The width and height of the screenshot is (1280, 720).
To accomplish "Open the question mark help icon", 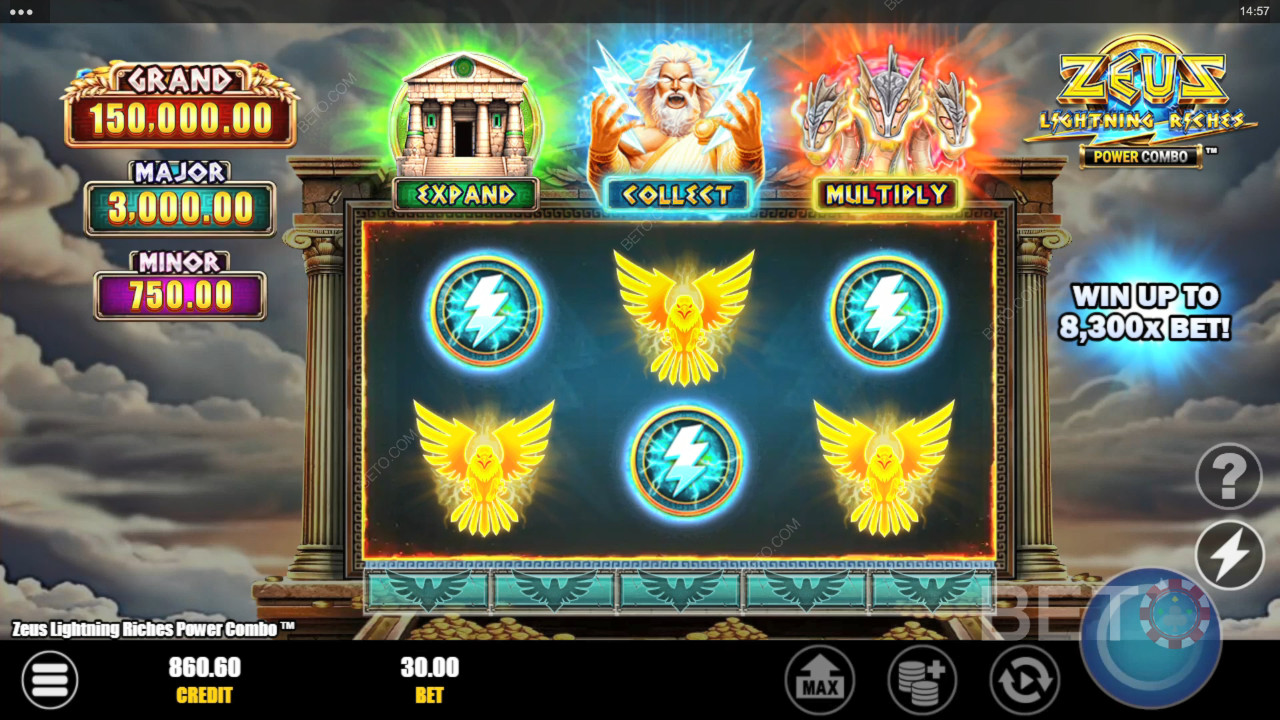I will point(1228,477).
